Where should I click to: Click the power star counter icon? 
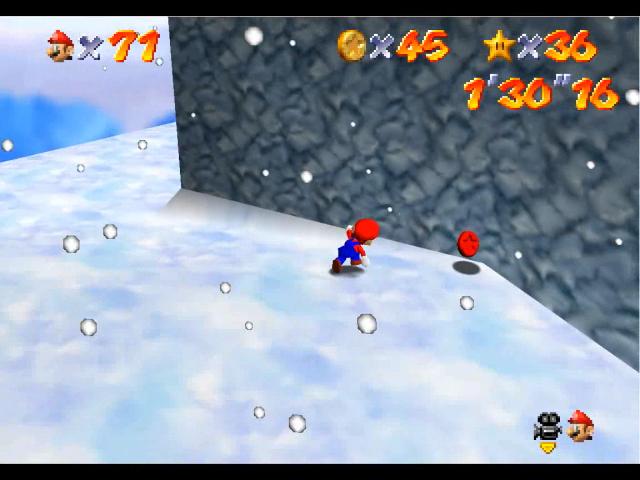(x=497, y=44)
